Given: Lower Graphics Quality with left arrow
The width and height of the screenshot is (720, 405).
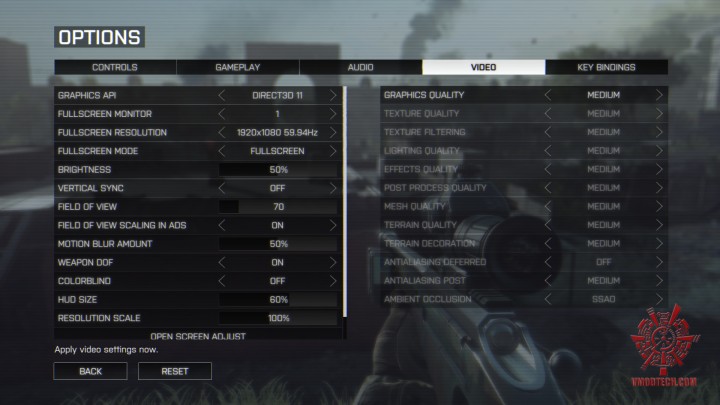Looking at the screenshot, I should pyautogui.click(x=548, y=95).
